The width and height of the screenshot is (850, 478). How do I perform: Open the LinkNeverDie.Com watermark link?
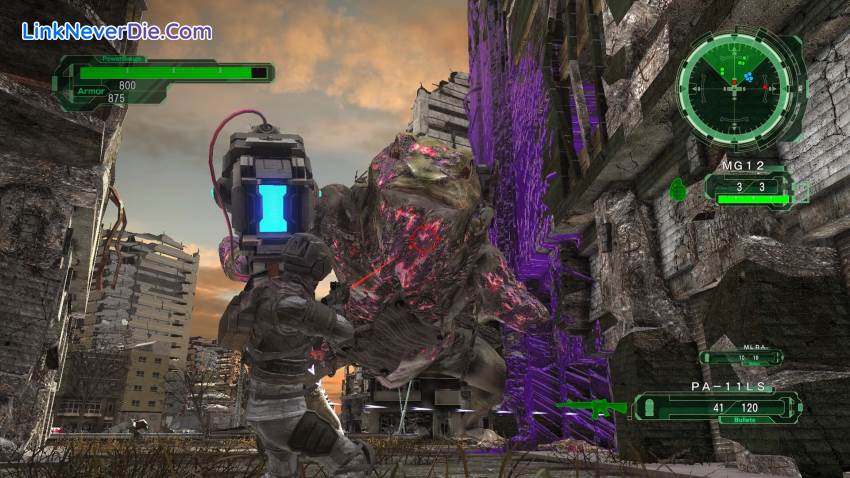(x=116, y=31)
